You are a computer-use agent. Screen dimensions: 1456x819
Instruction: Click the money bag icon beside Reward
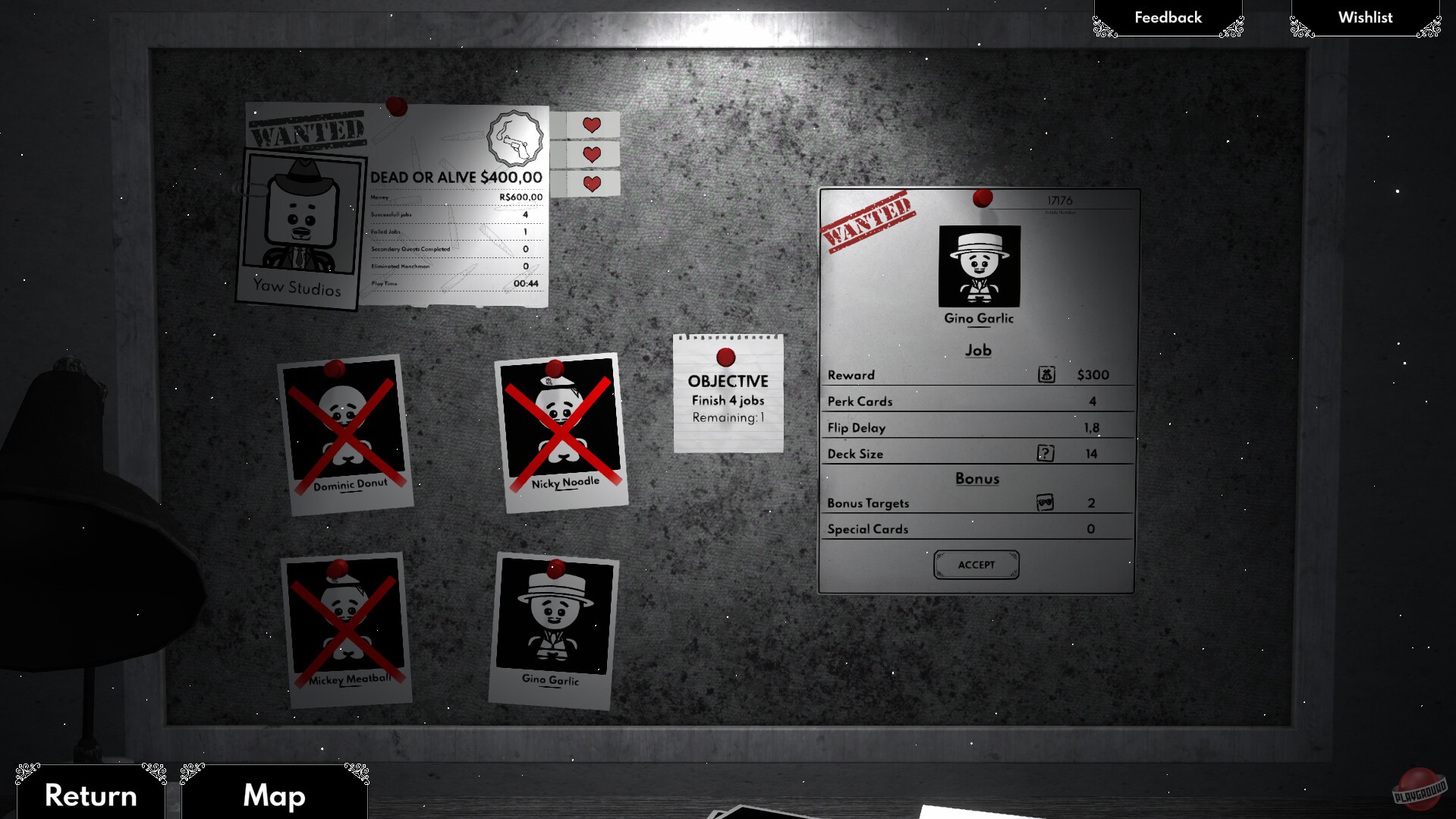(1046, 373)
